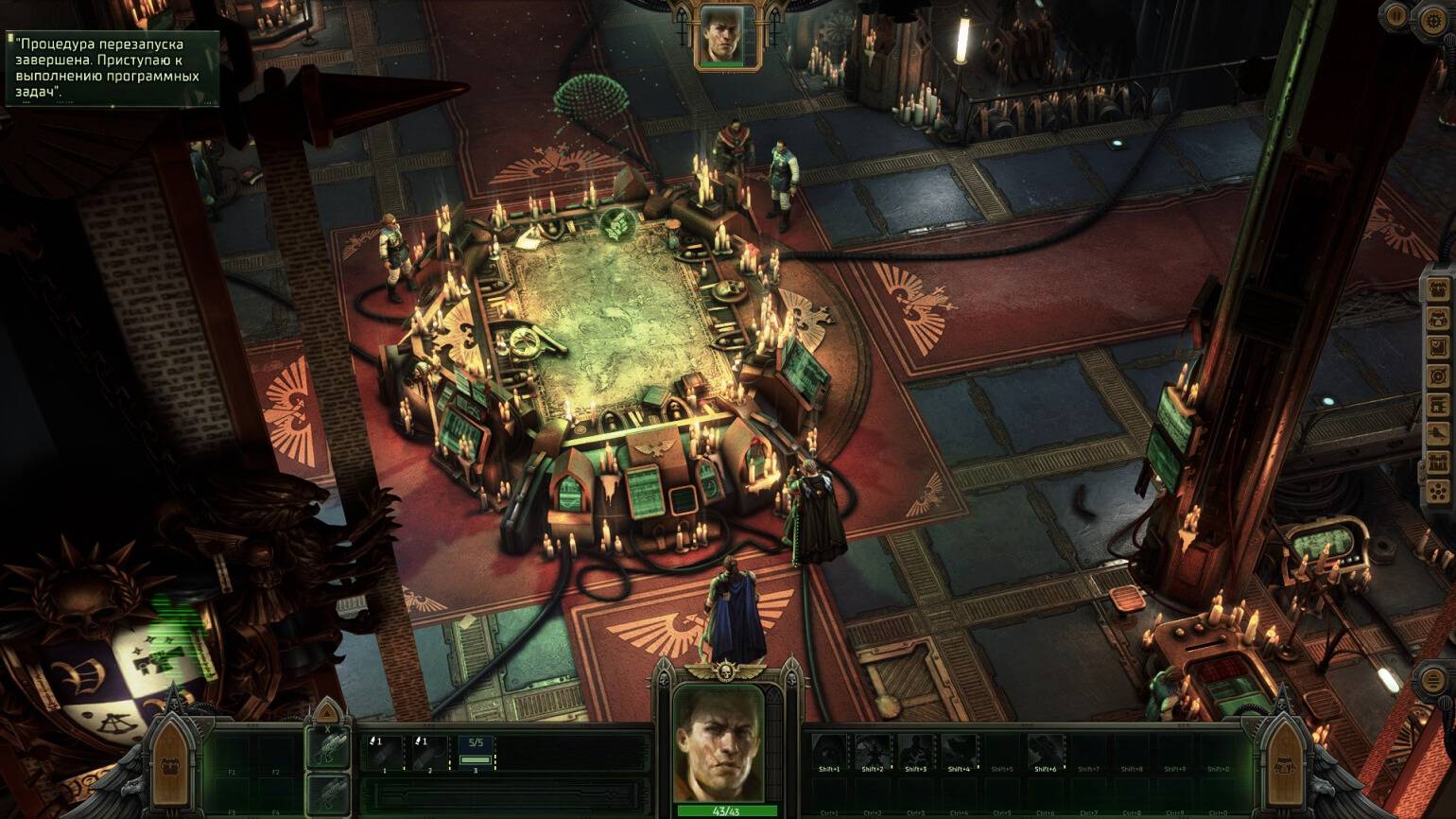This screenshot has height=819, width=1456.
Task: Open the bird icon in side menu
Action: pos(1438,434)
